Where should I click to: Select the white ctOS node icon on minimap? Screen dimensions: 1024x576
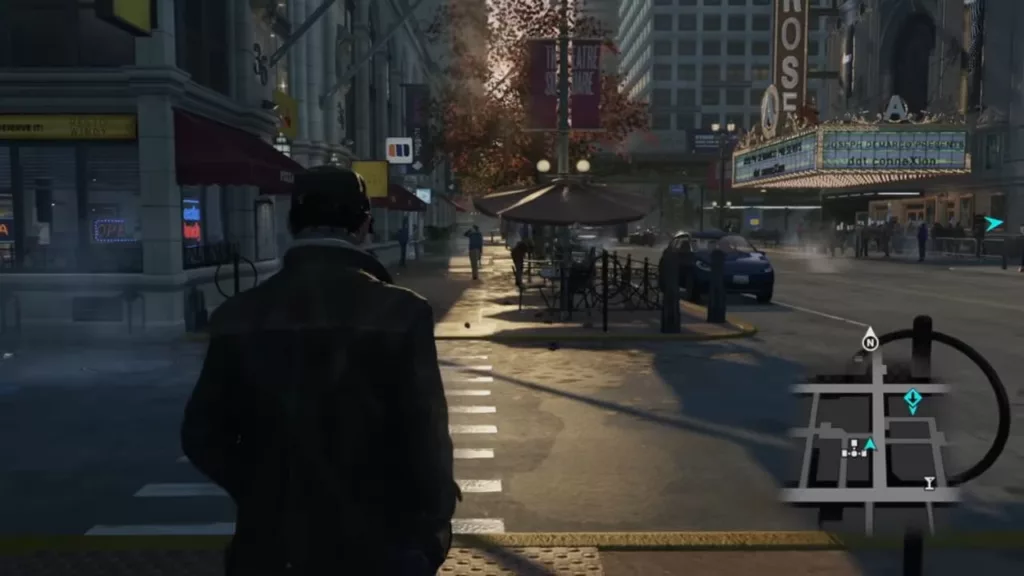(x=854, y=450)
